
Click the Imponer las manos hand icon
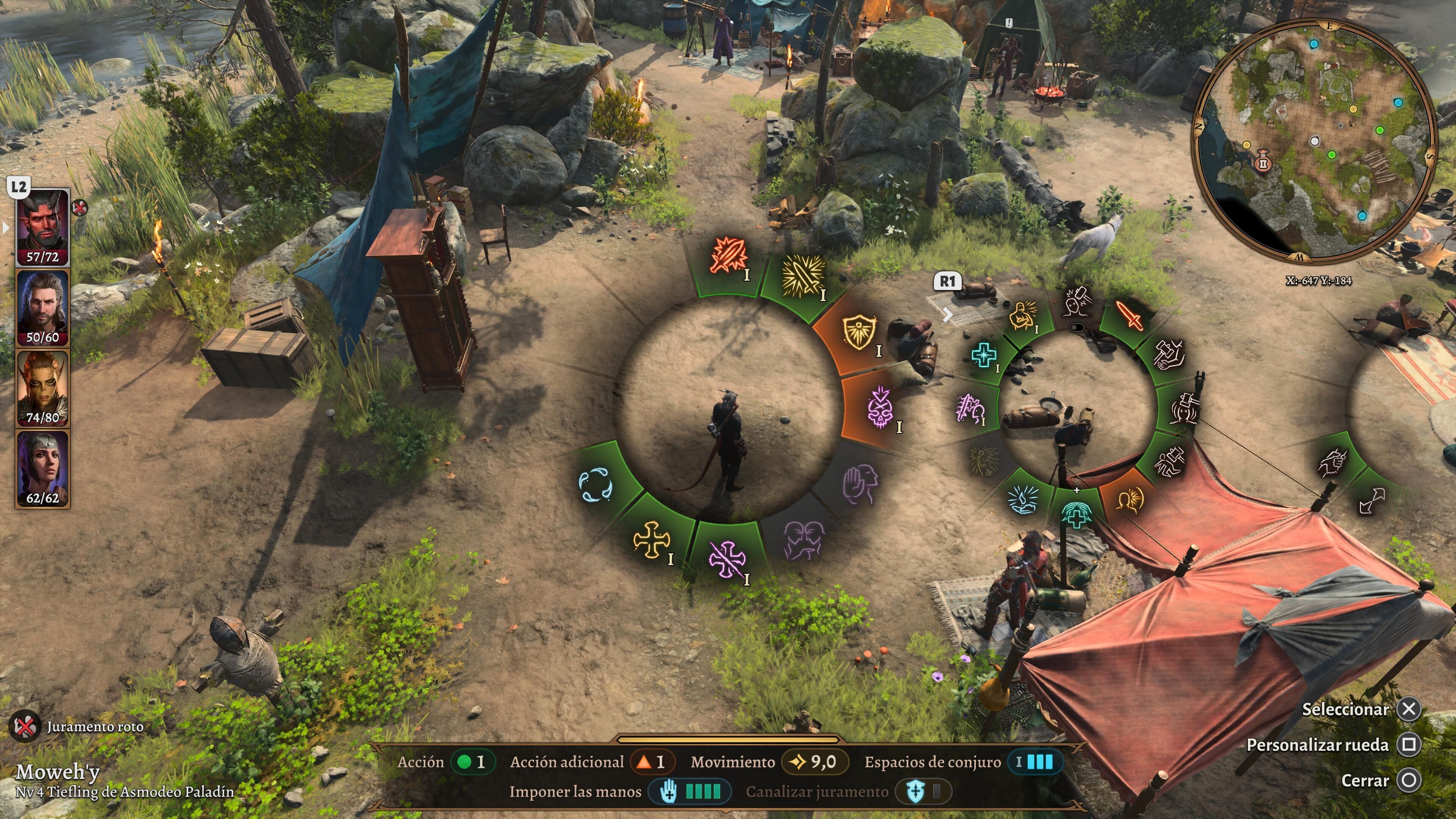click(669, 792)
